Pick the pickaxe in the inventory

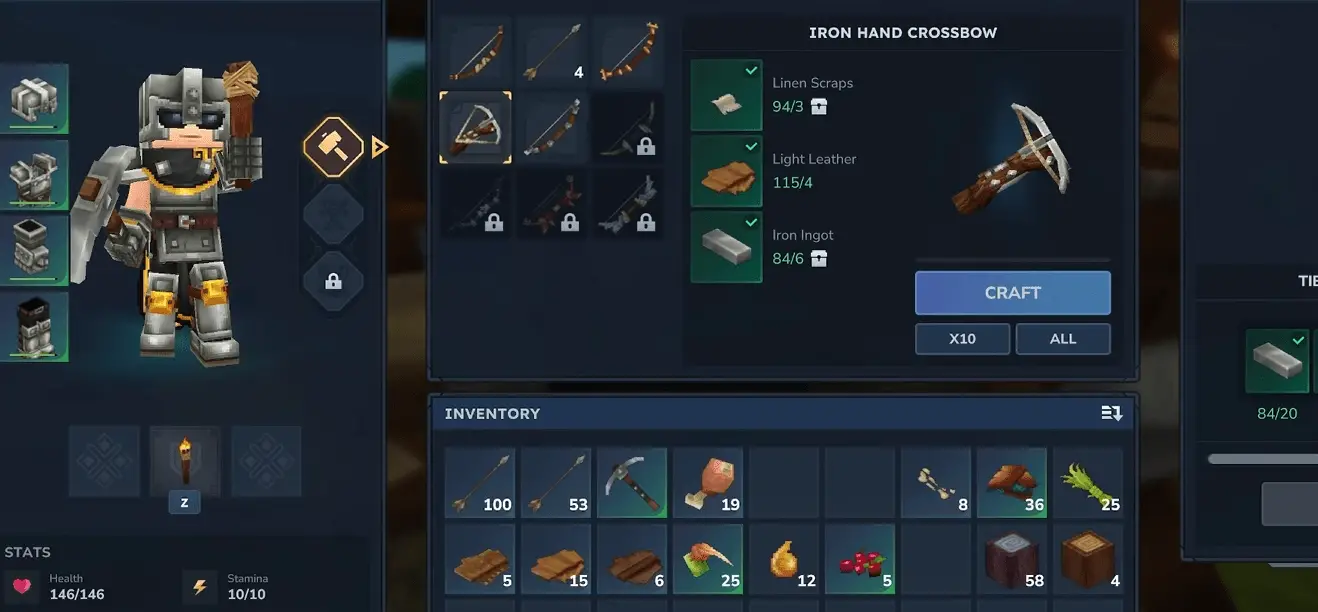tap(632, 482)
